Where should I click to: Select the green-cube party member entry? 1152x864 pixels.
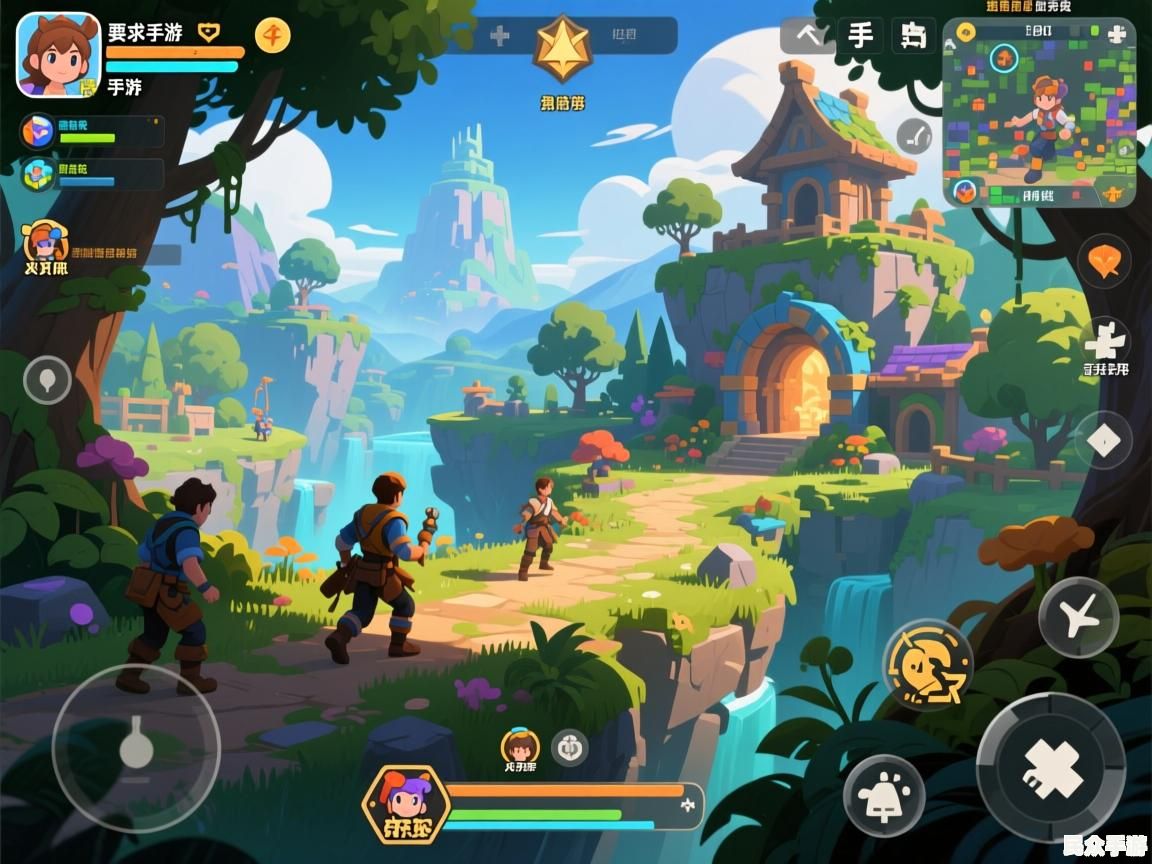tap(38, 174)
